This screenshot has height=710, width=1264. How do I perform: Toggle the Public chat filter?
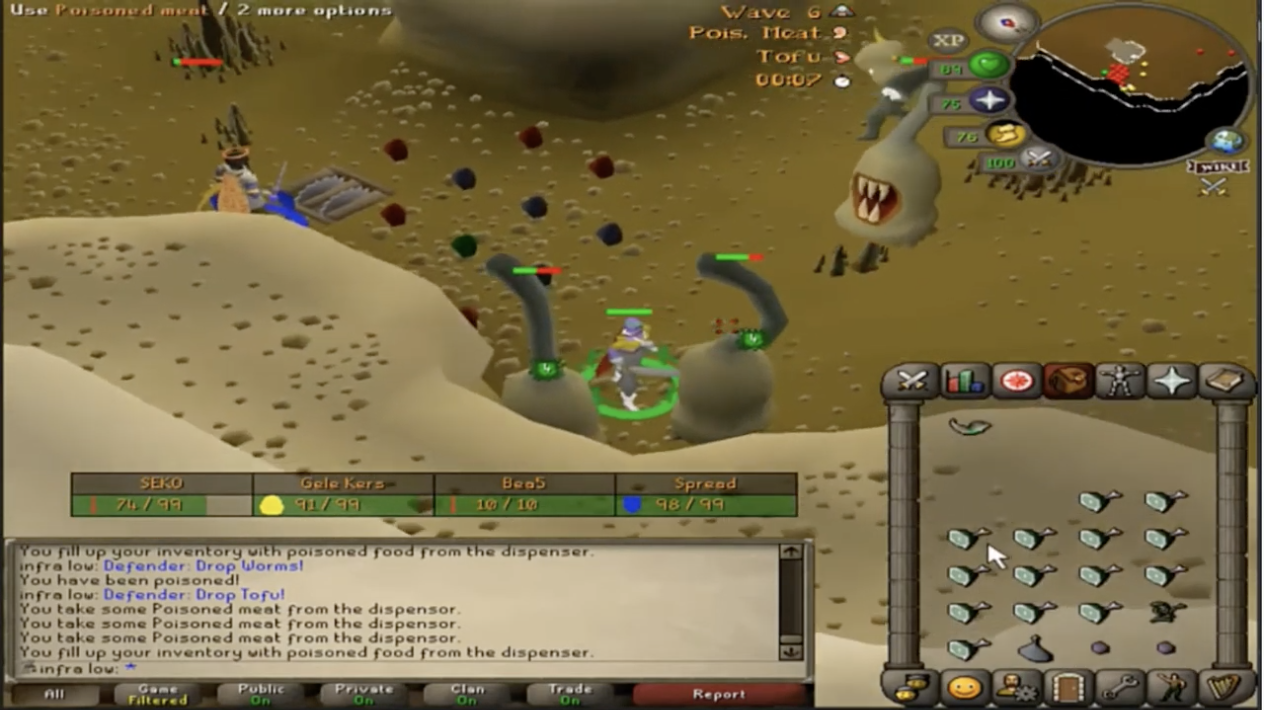point(260,694)
